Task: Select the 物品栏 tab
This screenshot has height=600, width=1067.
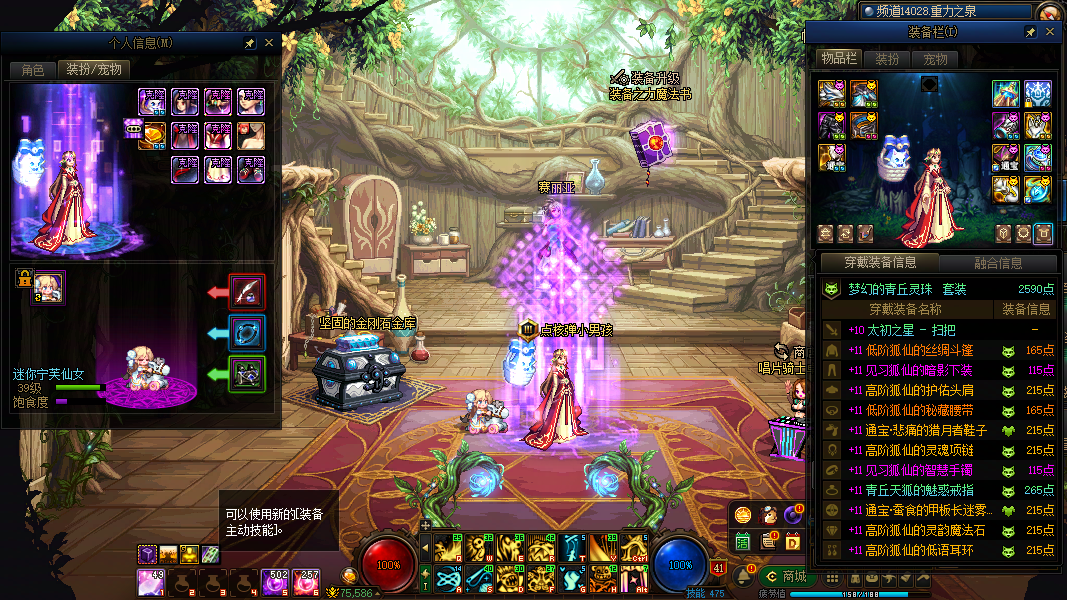Action: click(x=838, y=59)
